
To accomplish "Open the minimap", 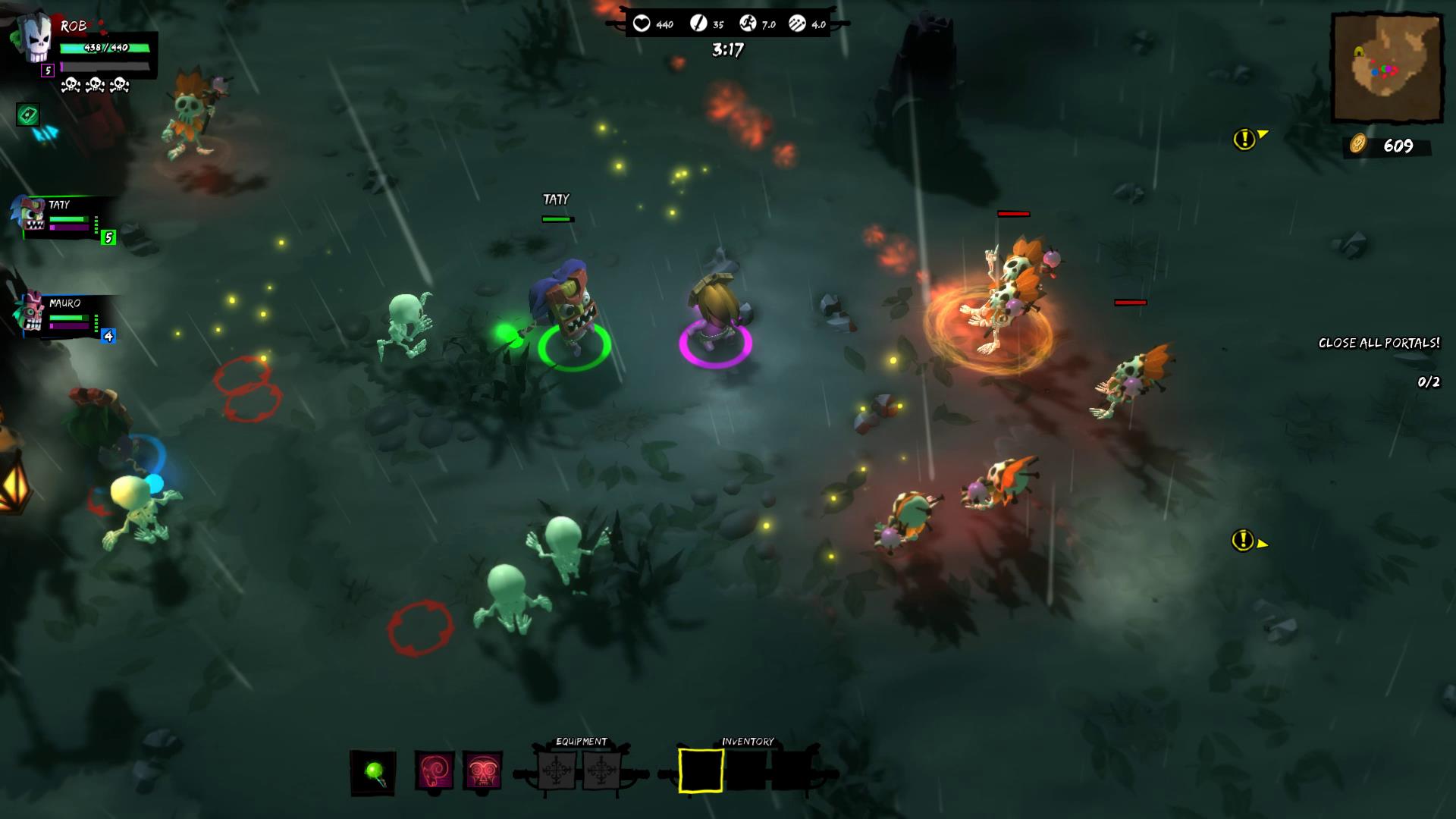I will pos(1387,67).
